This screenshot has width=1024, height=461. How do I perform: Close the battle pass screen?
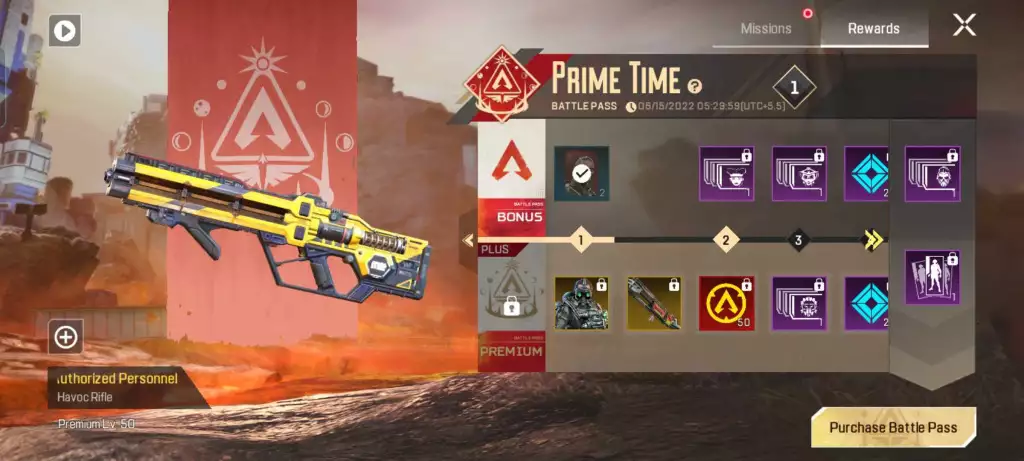964,26
